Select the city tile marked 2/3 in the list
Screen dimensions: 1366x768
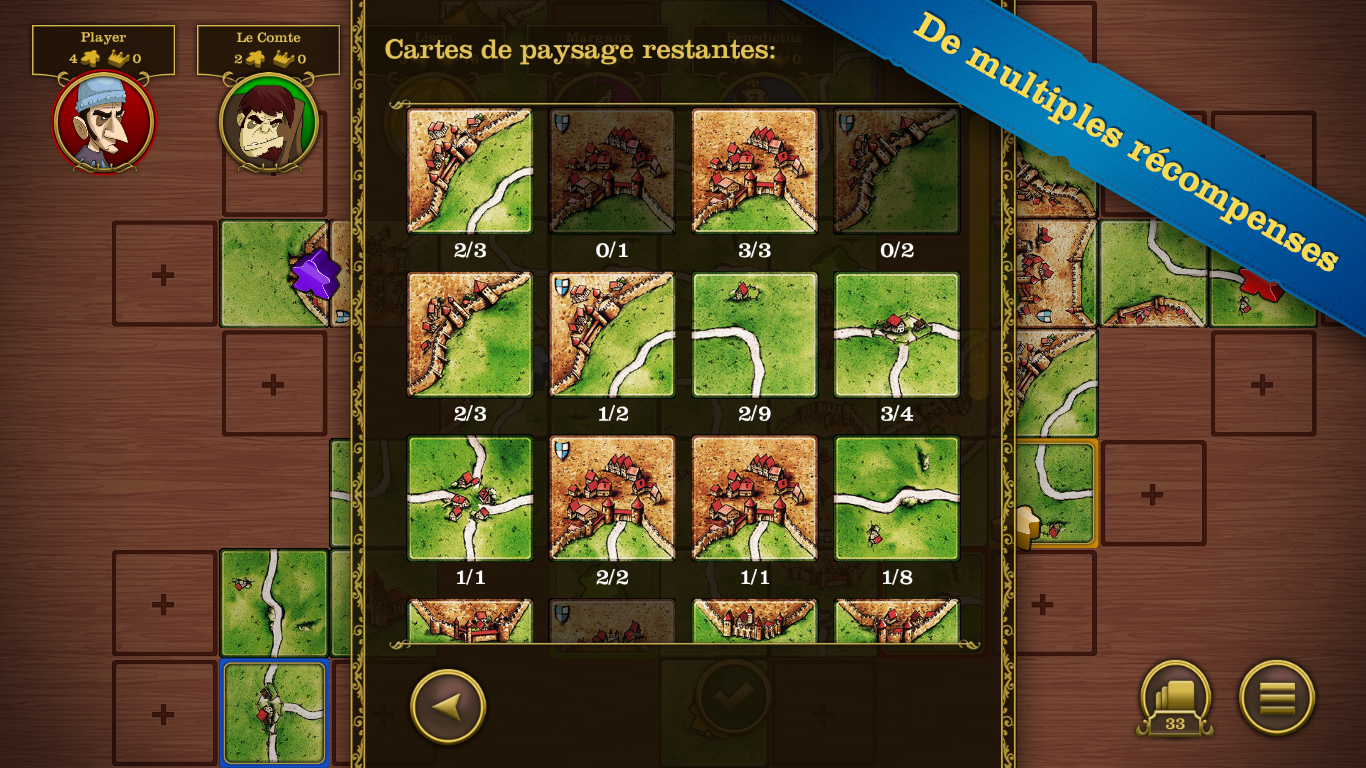(469, 172)
